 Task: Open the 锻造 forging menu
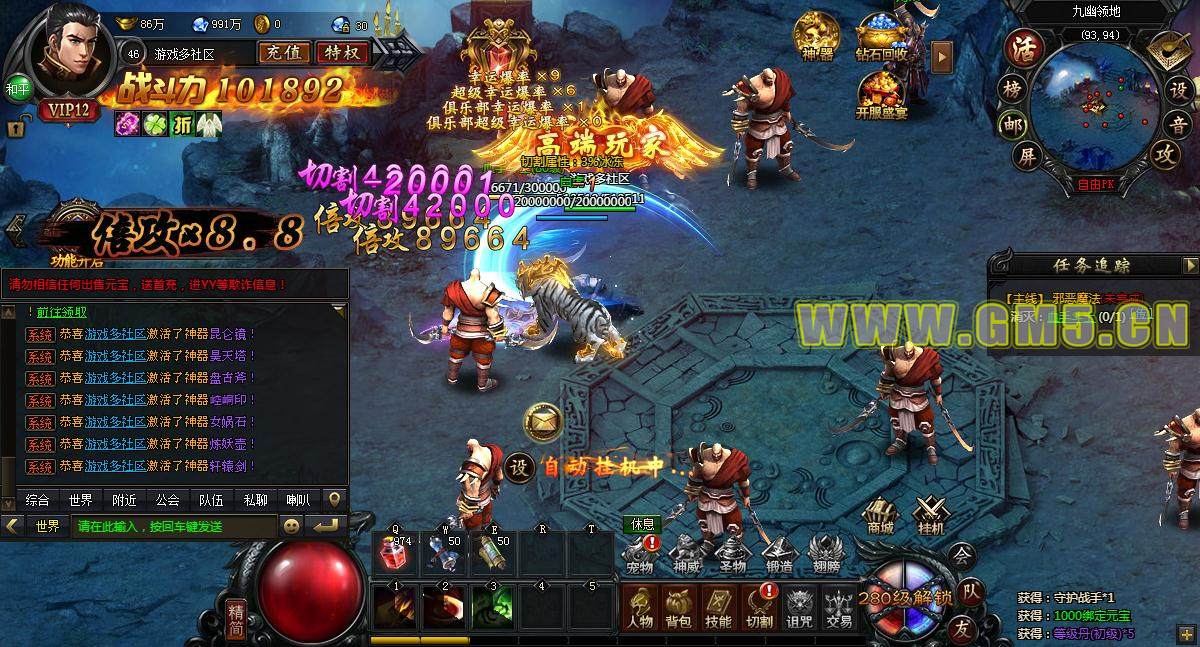pos(778,555)
